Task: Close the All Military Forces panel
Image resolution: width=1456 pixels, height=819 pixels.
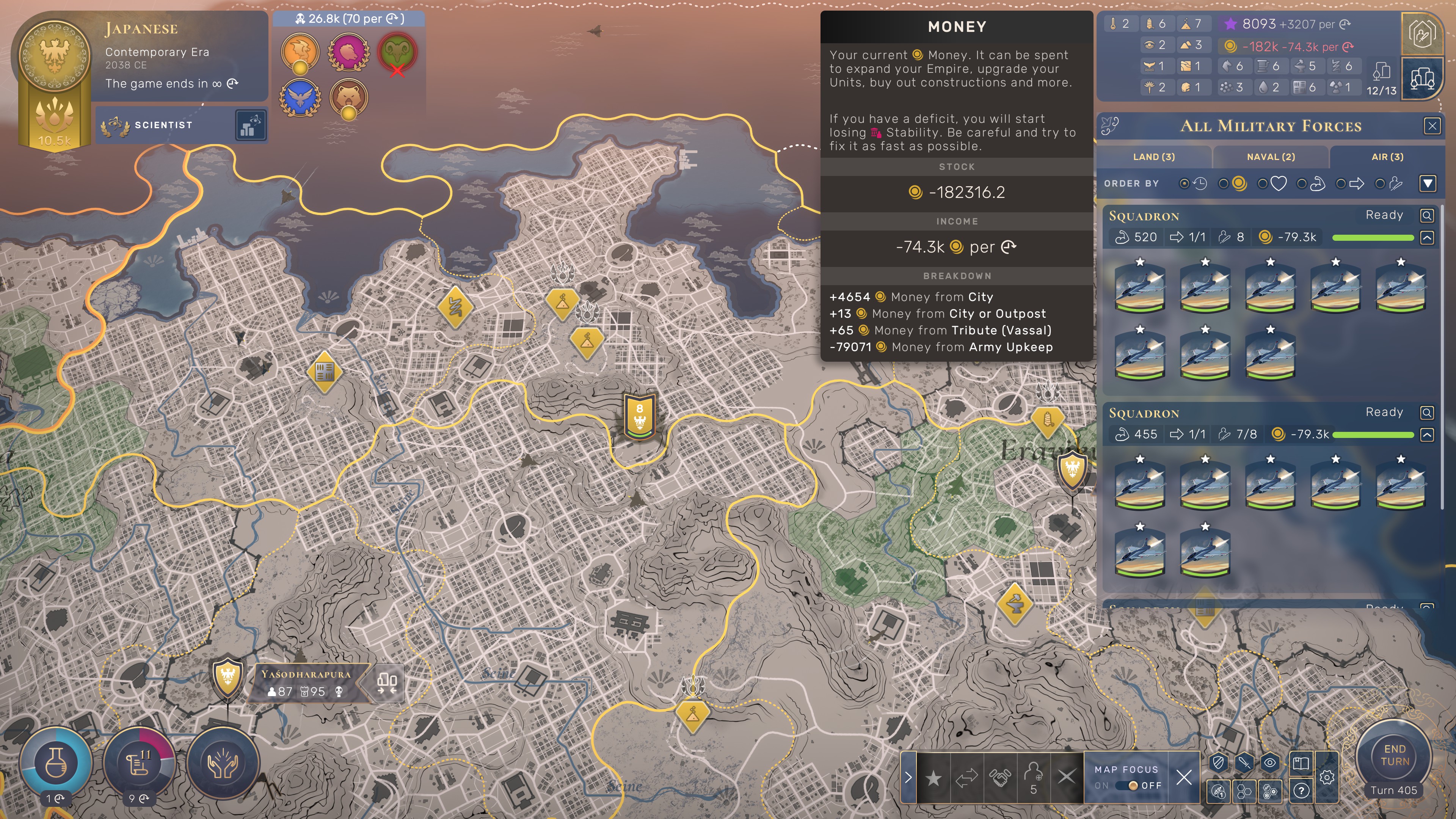Action: [1432, 126]
